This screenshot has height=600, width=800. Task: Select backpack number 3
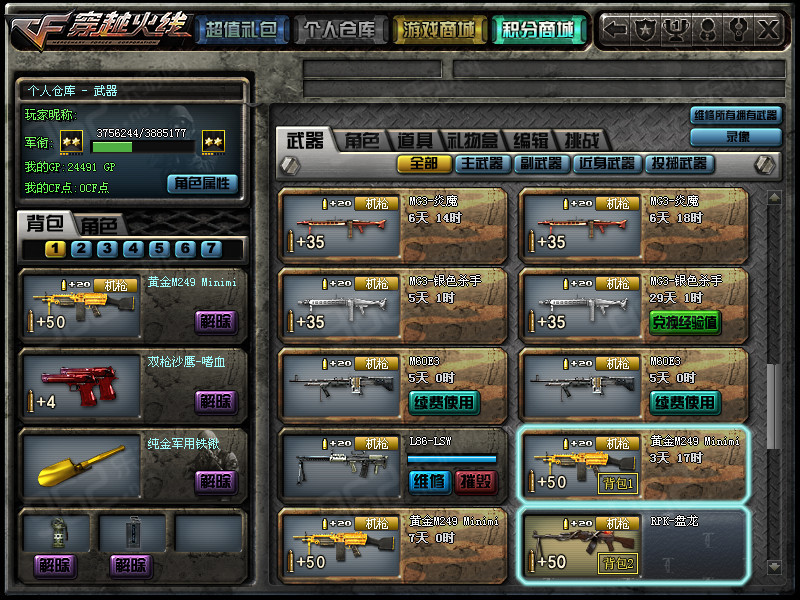coord(107,249)
